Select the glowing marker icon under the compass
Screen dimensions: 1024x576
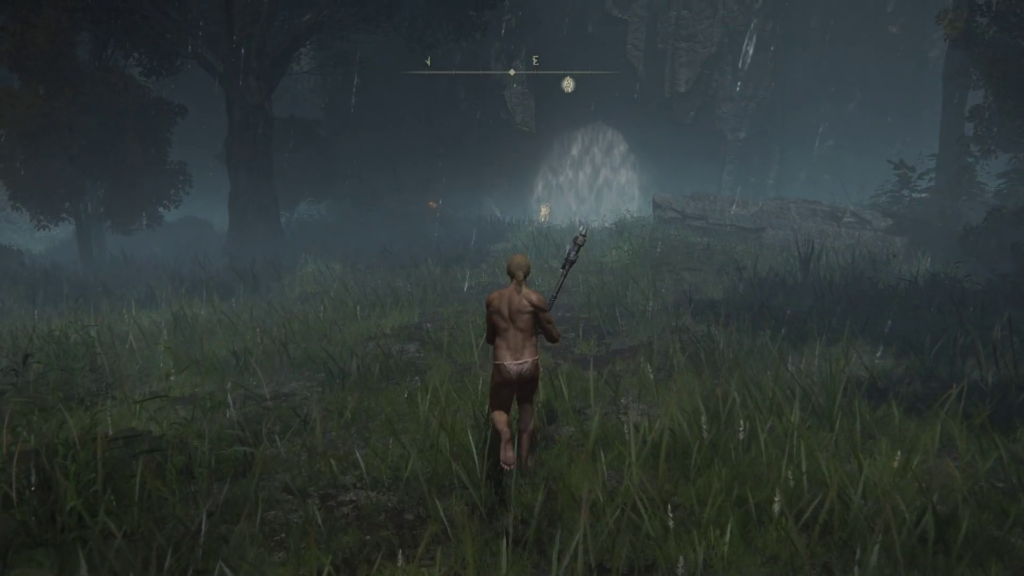click(568, 85)
